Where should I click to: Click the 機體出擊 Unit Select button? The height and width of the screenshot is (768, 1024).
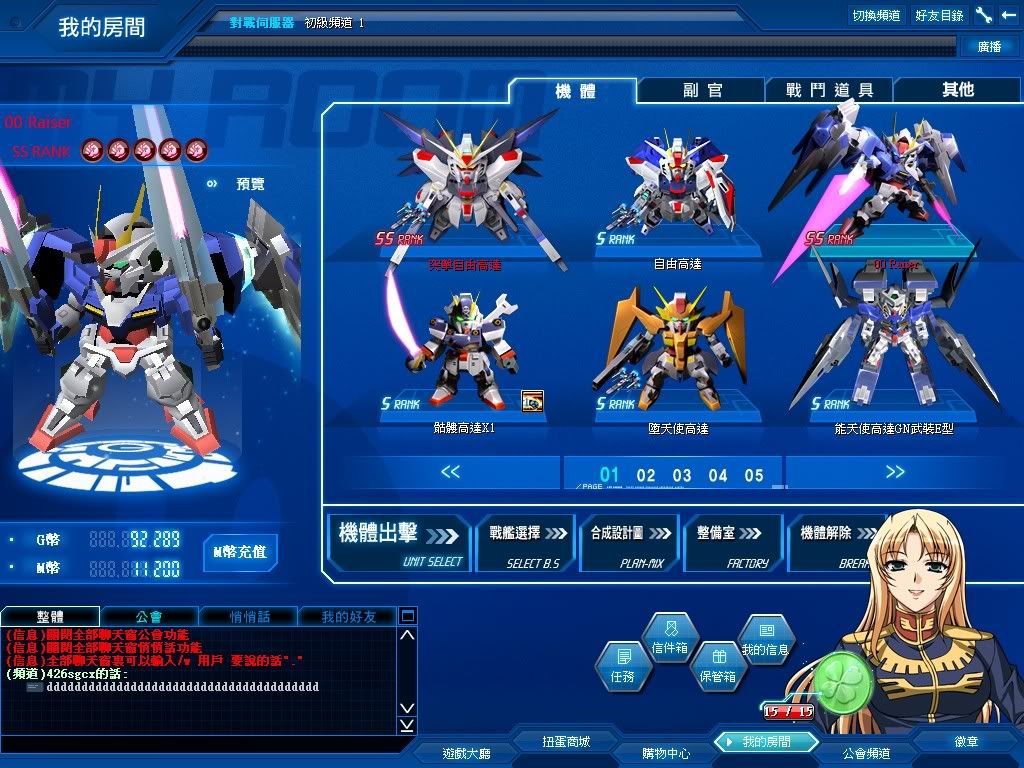tap(399, 542)
